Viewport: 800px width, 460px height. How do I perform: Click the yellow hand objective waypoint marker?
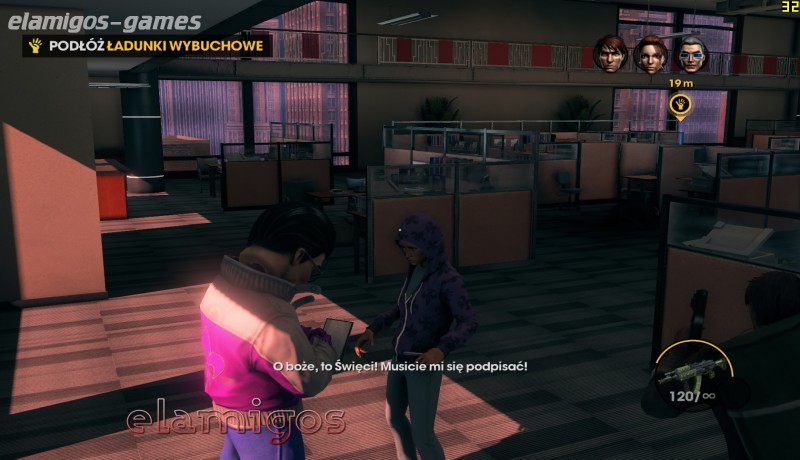pos(681,105)
